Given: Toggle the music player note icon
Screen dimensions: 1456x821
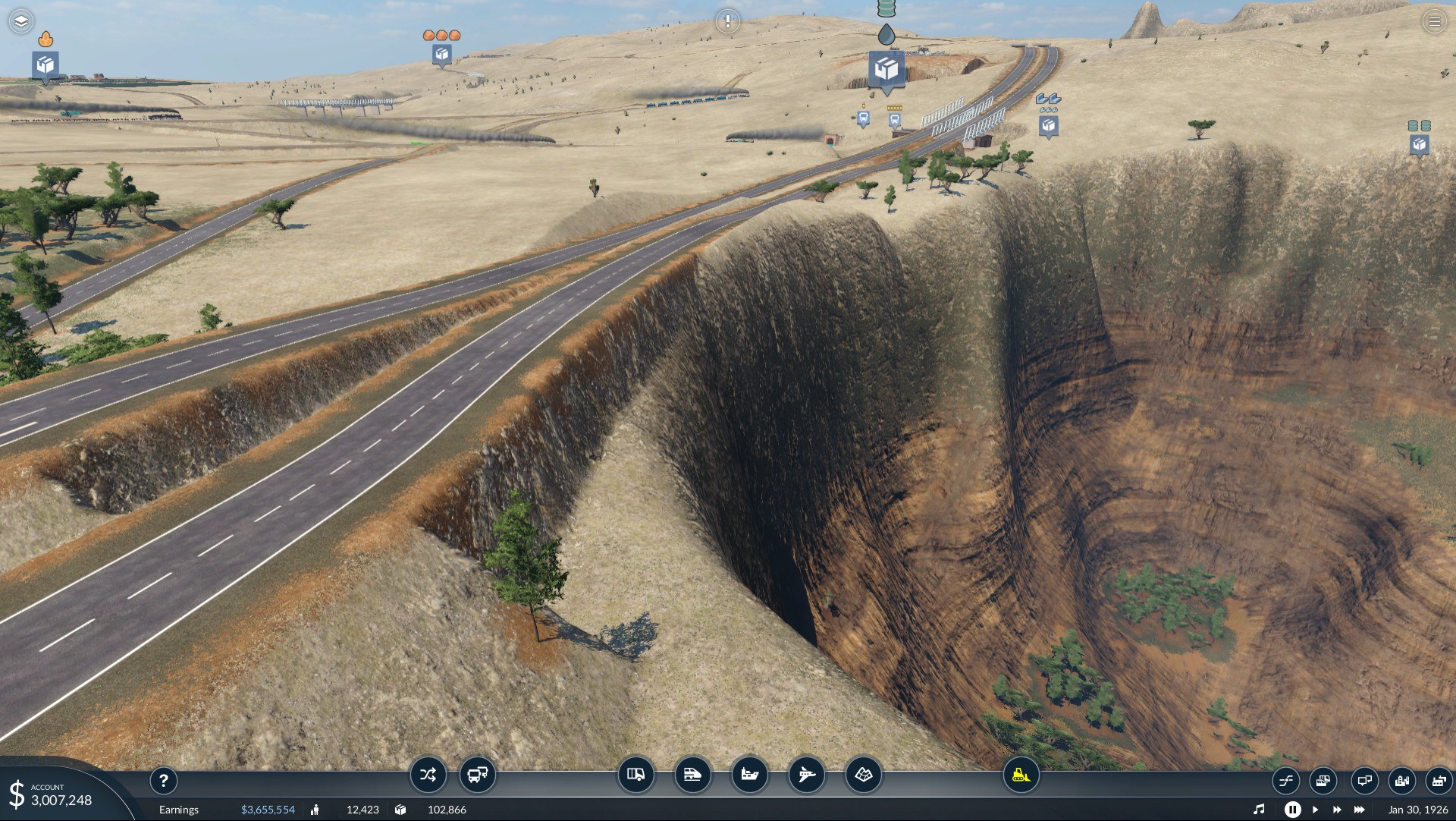Looking at the screenshot, I should pyautogui.click(x=1259, y=810).
